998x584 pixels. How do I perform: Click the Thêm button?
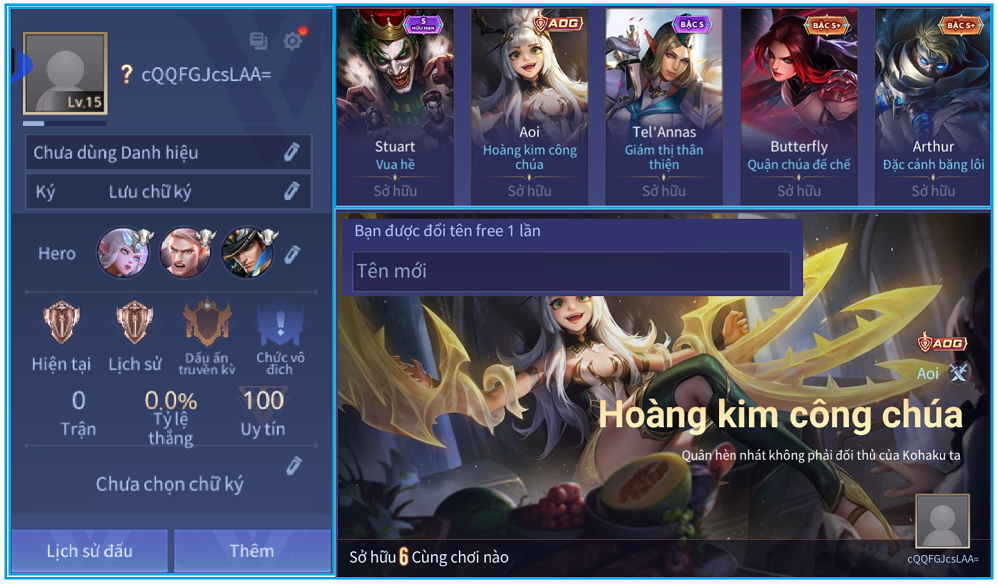pyautogui.click(x=252, y=551)
